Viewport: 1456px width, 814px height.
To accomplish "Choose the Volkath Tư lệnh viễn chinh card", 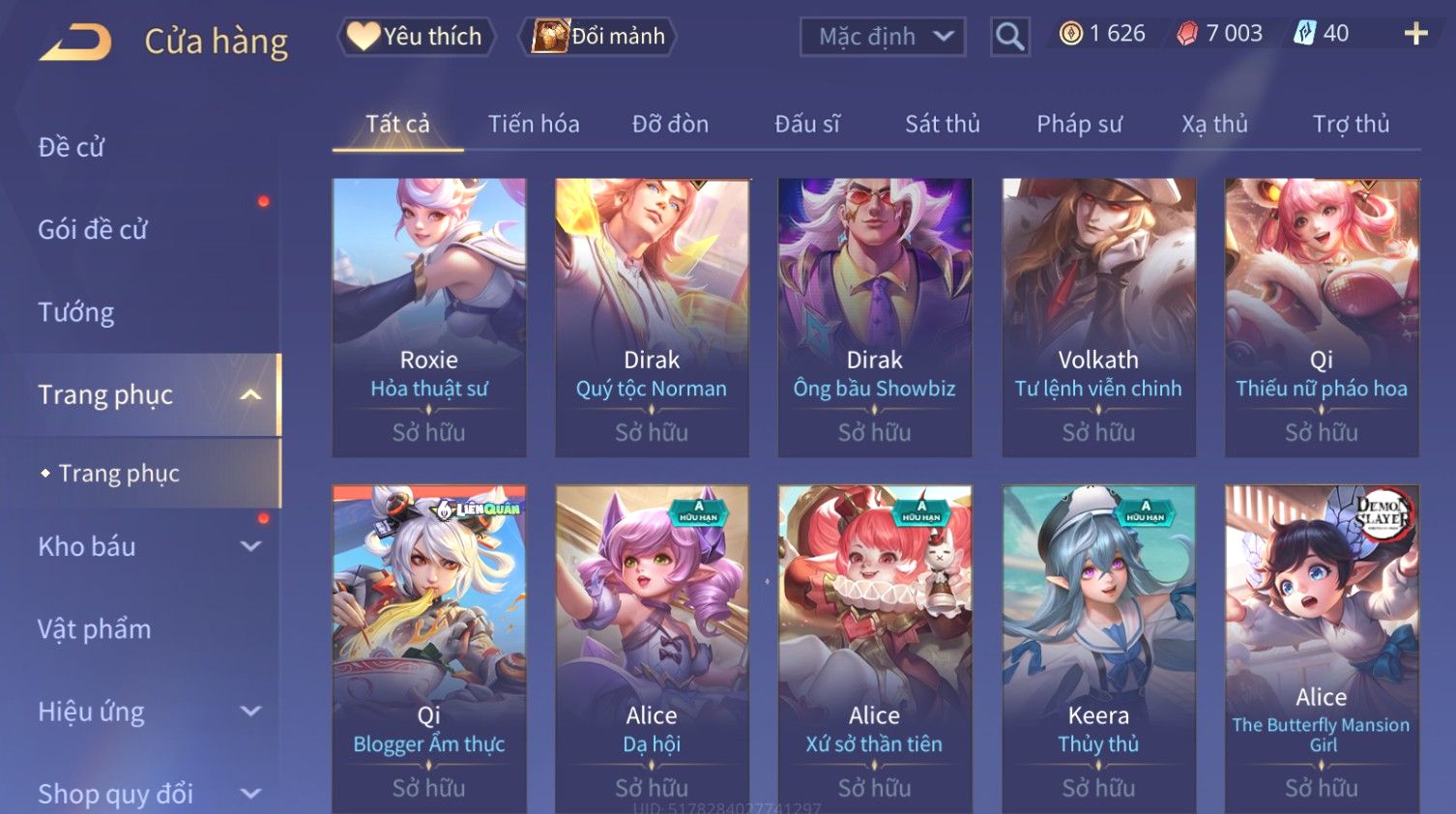I will click(1098, 316).
